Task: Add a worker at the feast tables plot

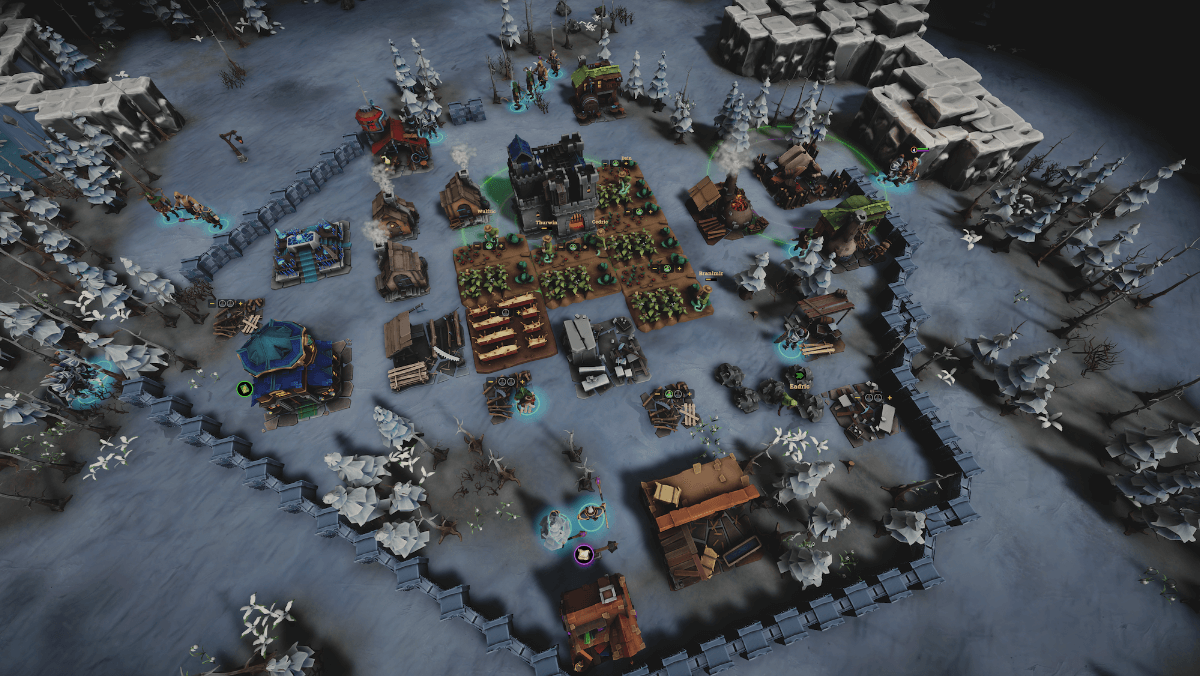Action: [519, 312]
